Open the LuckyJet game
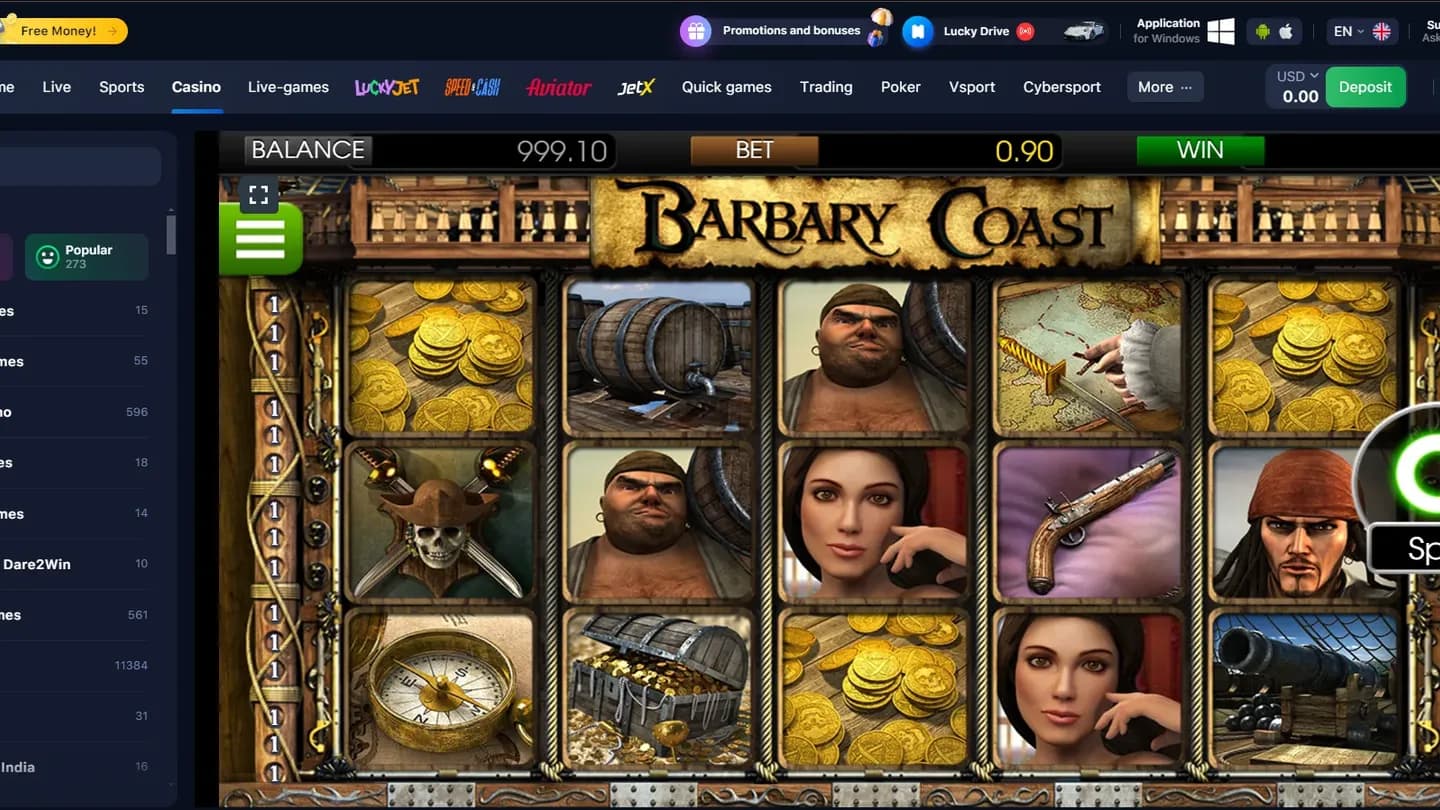Screen dimensions: 1440x810 [386, 87]
